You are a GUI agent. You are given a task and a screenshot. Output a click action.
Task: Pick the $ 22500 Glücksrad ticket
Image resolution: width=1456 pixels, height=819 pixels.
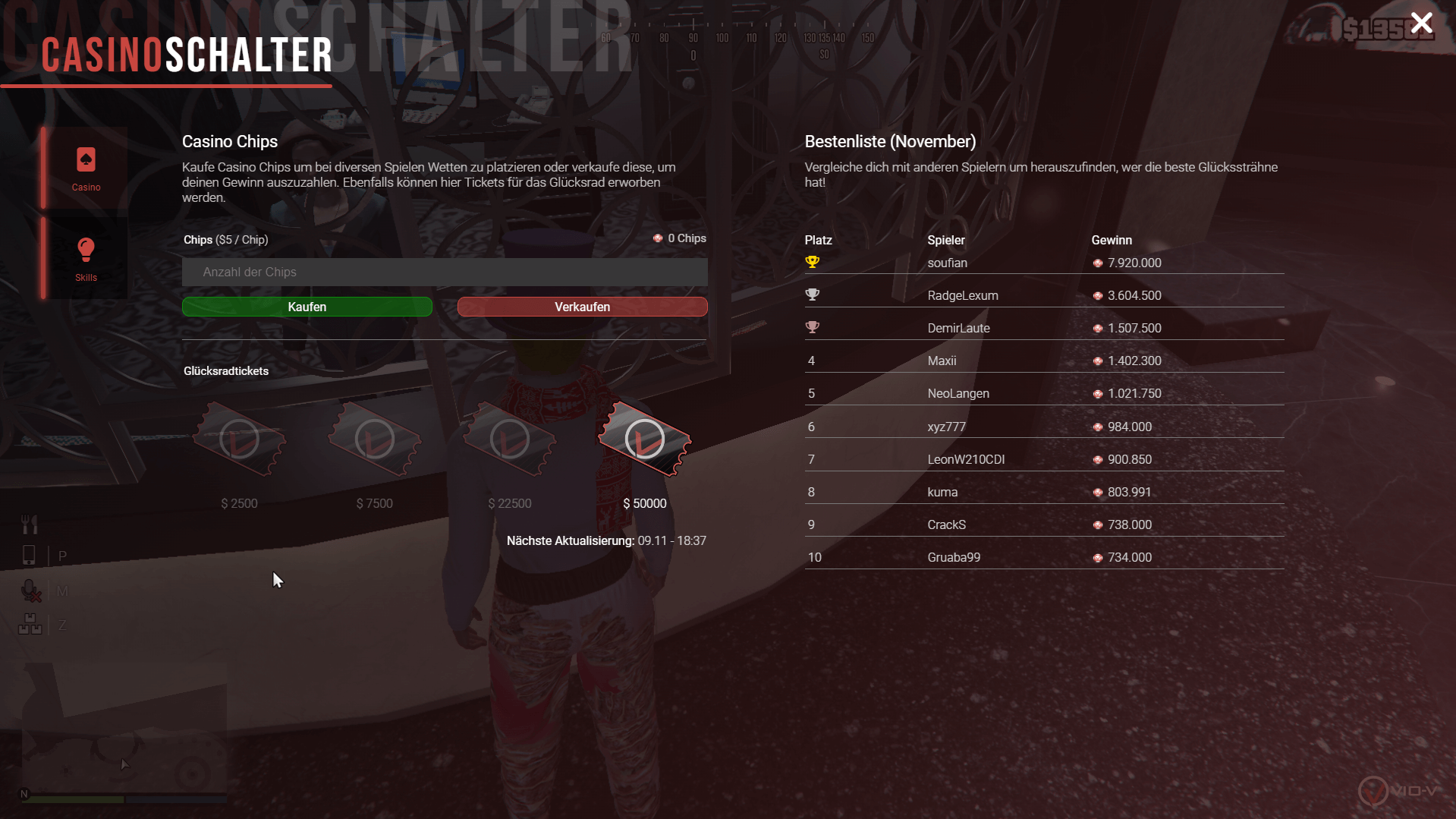[x=509, y=440]
